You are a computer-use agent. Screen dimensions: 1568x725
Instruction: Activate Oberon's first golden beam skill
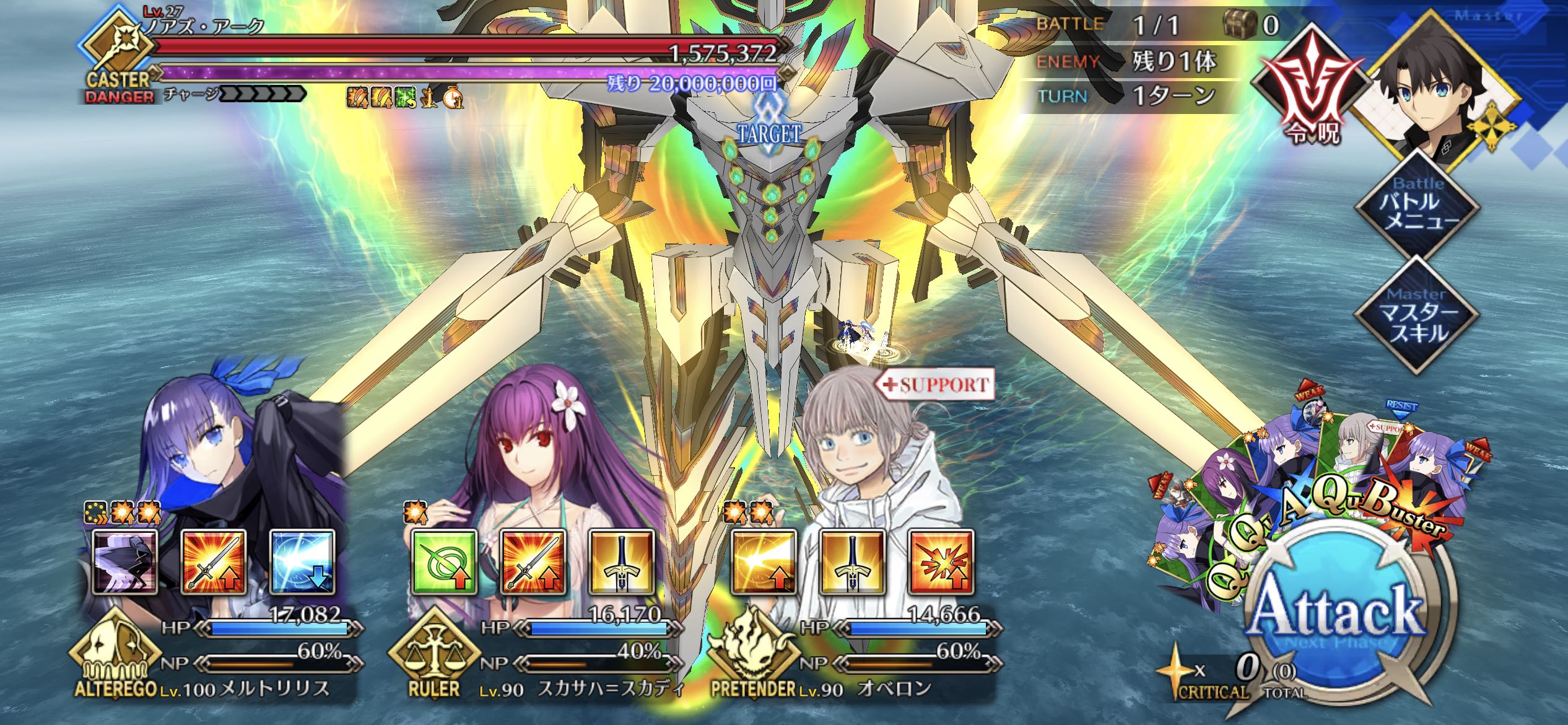pyautogui.click(x=764, y=562)
